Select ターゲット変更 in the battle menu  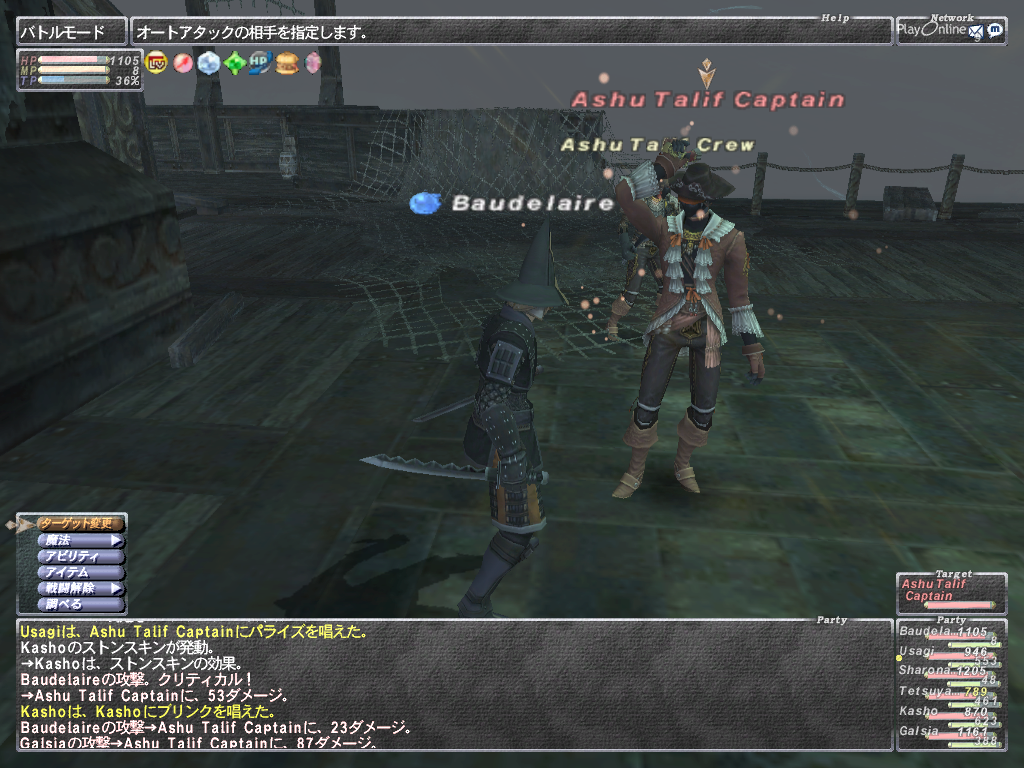[80, 523]
